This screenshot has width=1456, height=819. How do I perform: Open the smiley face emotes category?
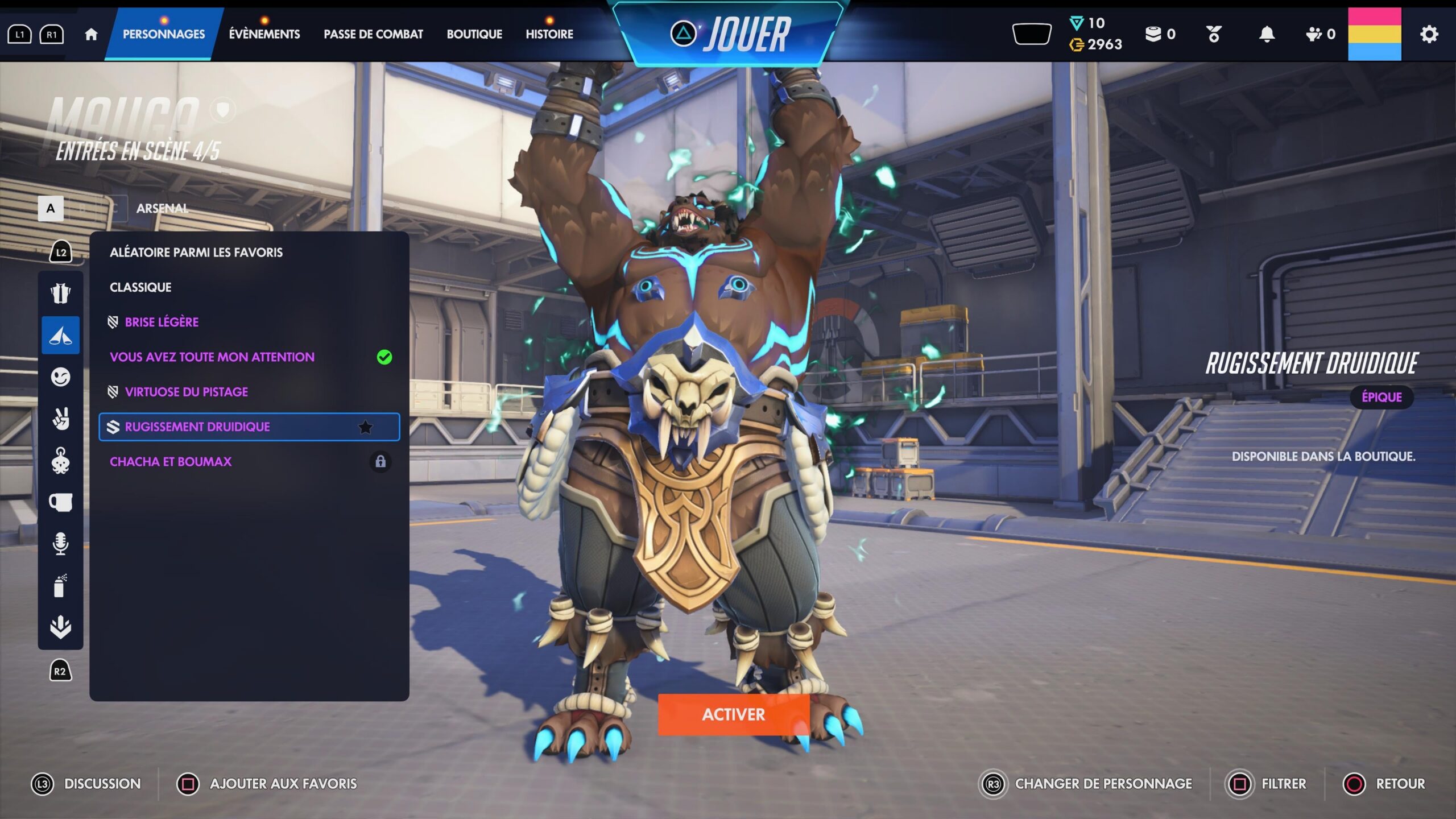click(x=60, y=377)
